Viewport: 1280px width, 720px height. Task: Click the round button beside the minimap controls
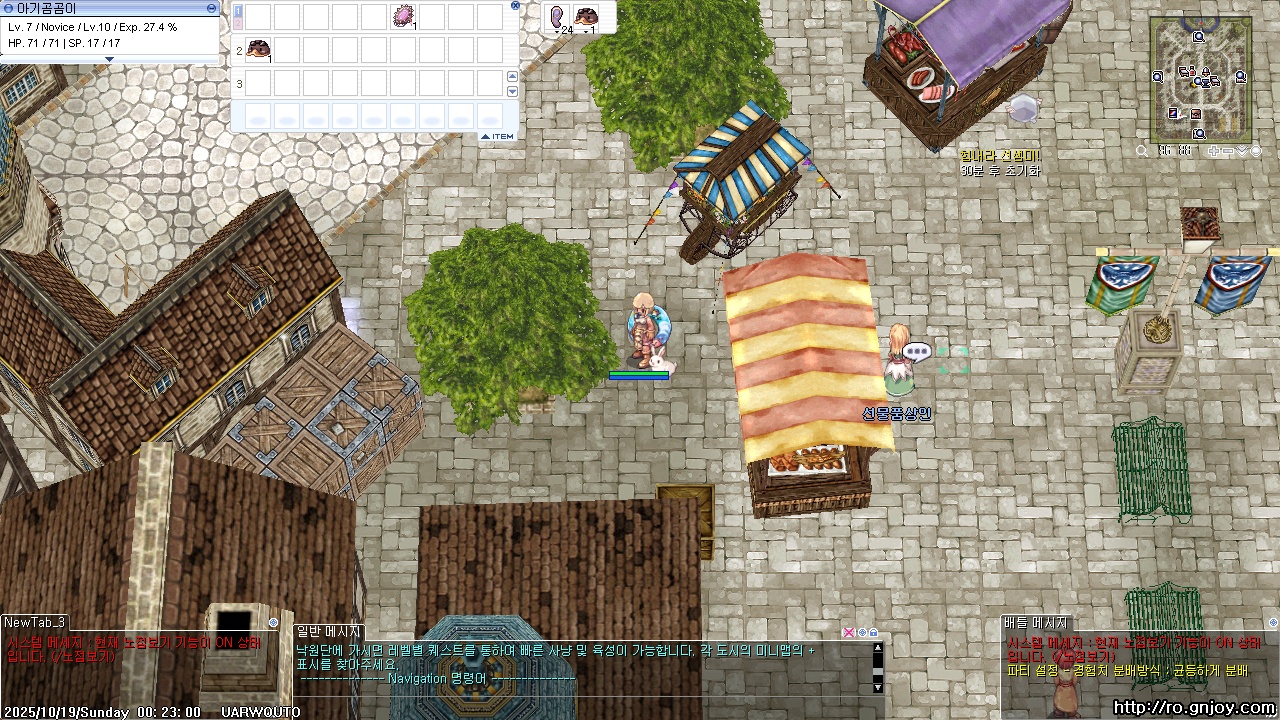[x=1255, y=151]
